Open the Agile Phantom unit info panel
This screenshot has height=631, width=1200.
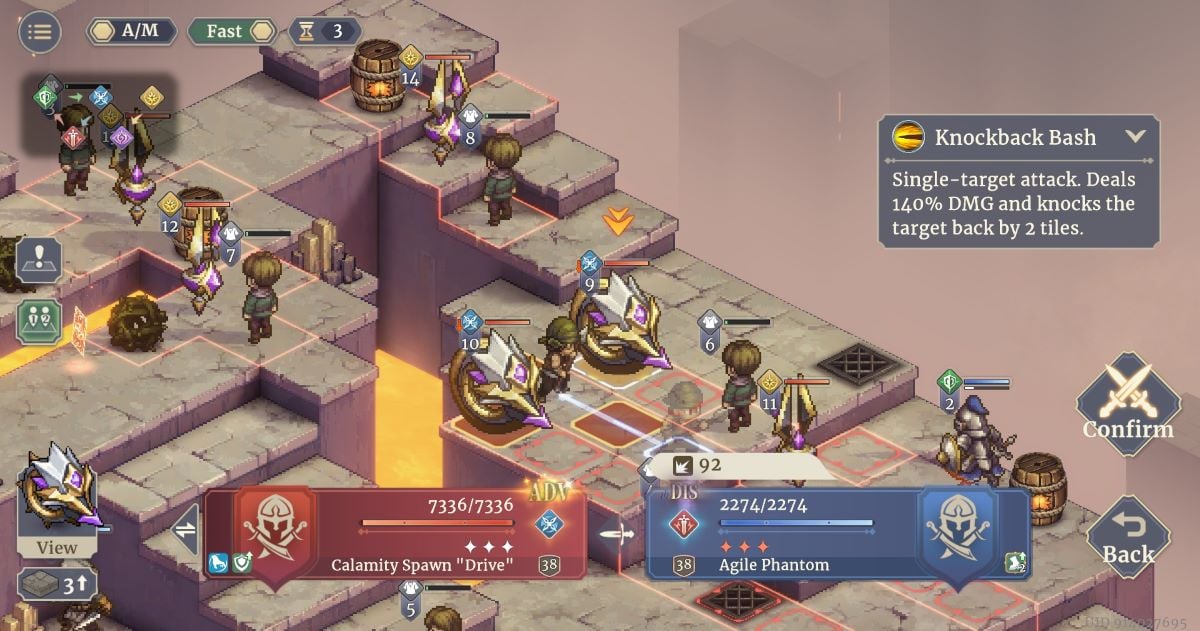pos(838,533)
